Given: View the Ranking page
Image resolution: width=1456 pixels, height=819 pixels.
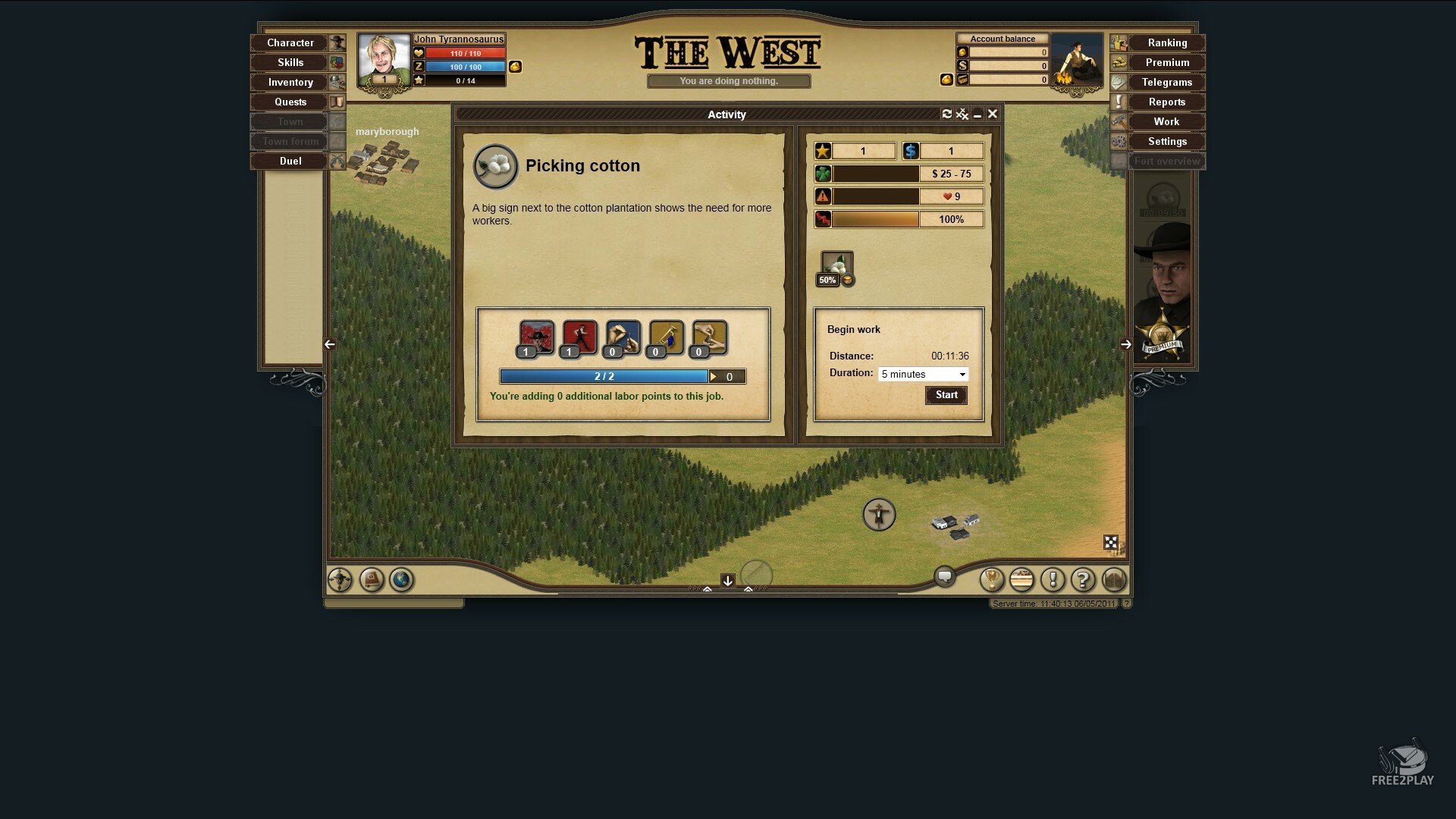Looking at the screenshot, I should pos(1166,43).
